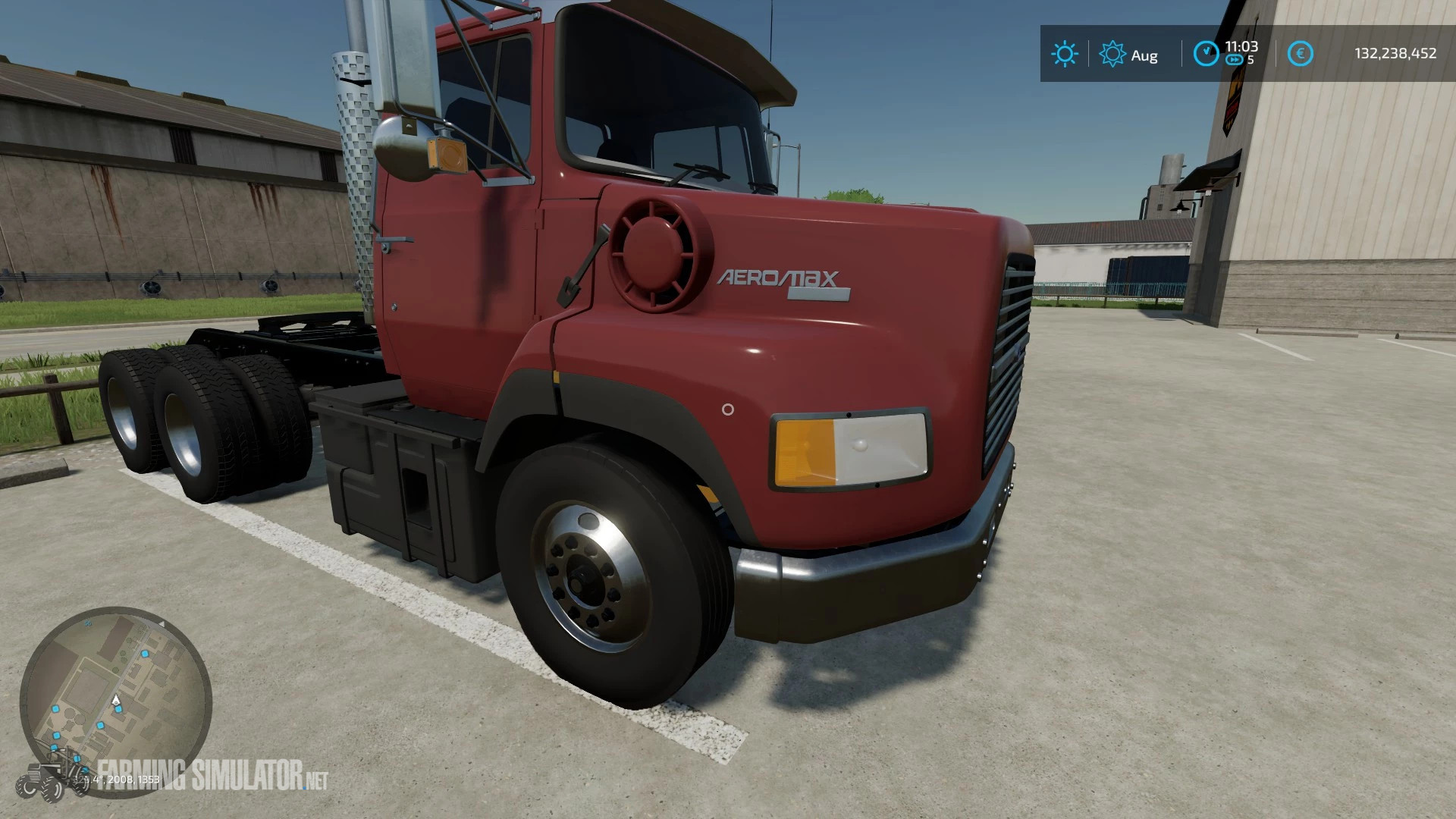Click the Aug month label
Viewport: 1456px width, 819px height.
click(x=1144, y=55)
